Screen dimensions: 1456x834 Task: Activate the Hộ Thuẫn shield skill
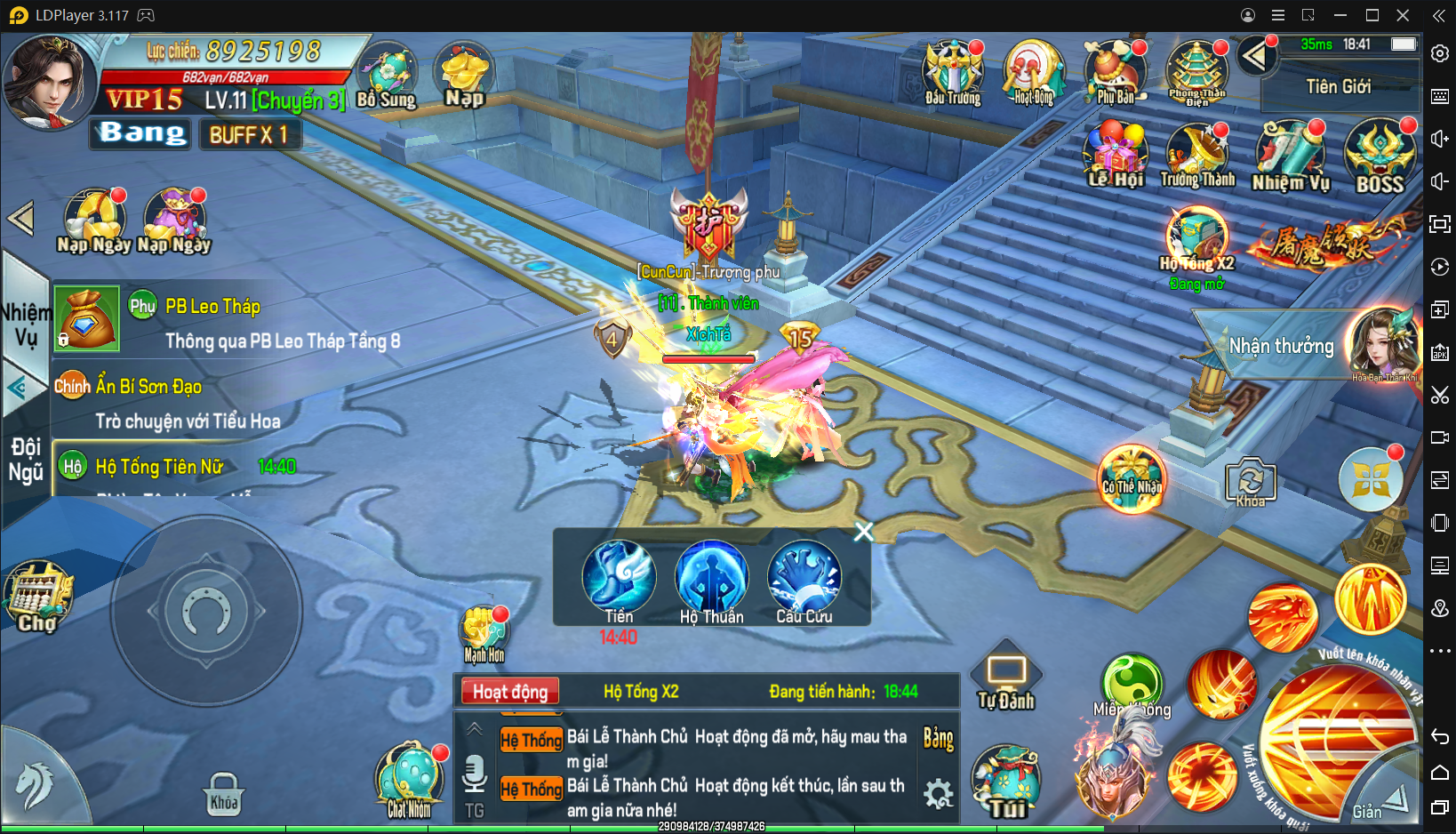(x=711, y=580)
